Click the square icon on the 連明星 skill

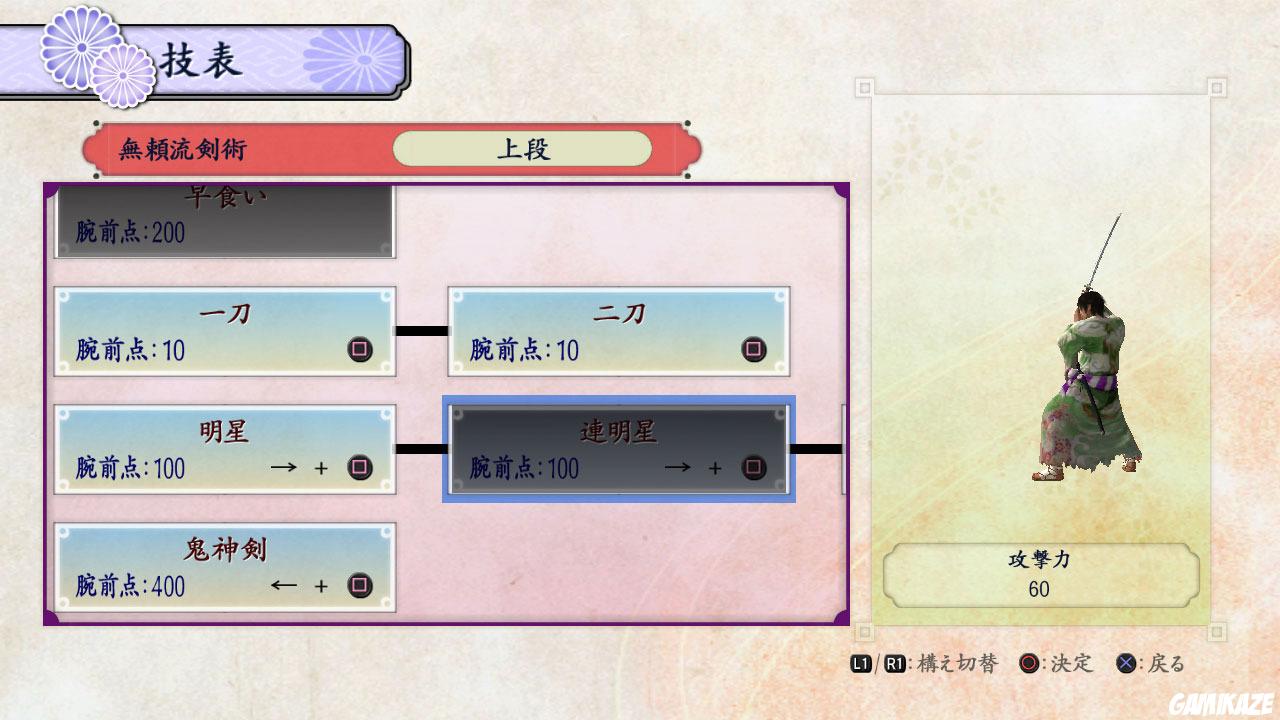click(x=753, y=468)
